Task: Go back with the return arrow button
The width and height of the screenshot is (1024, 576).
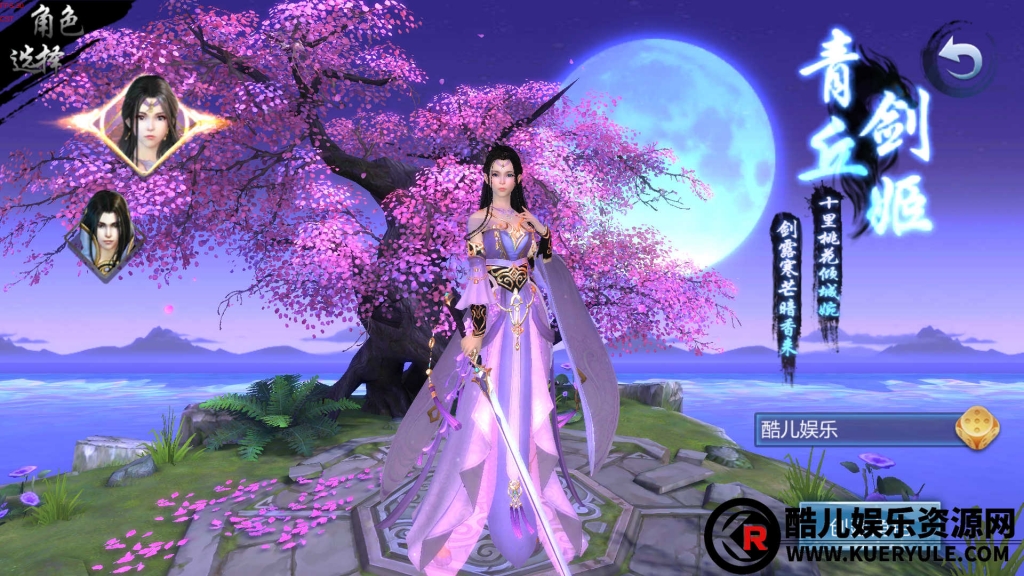Action: click(961, 62)
